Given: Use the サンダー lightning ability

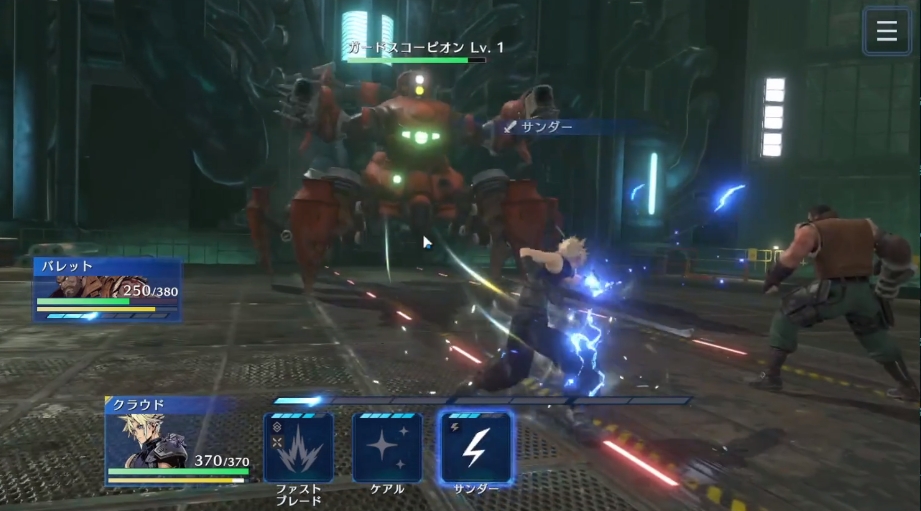Looking at the screenshot, I should click(x=476, y=447).
